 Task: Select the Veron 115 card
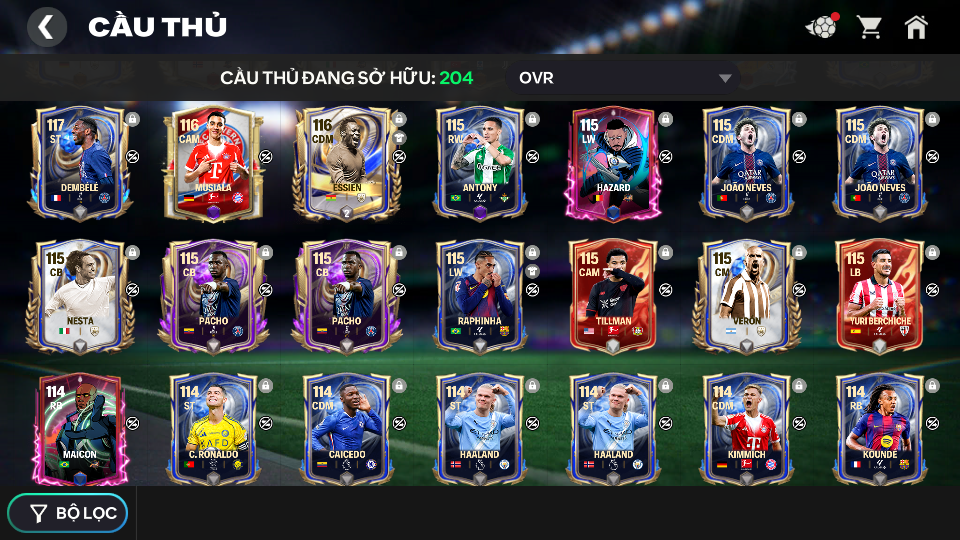746,295
